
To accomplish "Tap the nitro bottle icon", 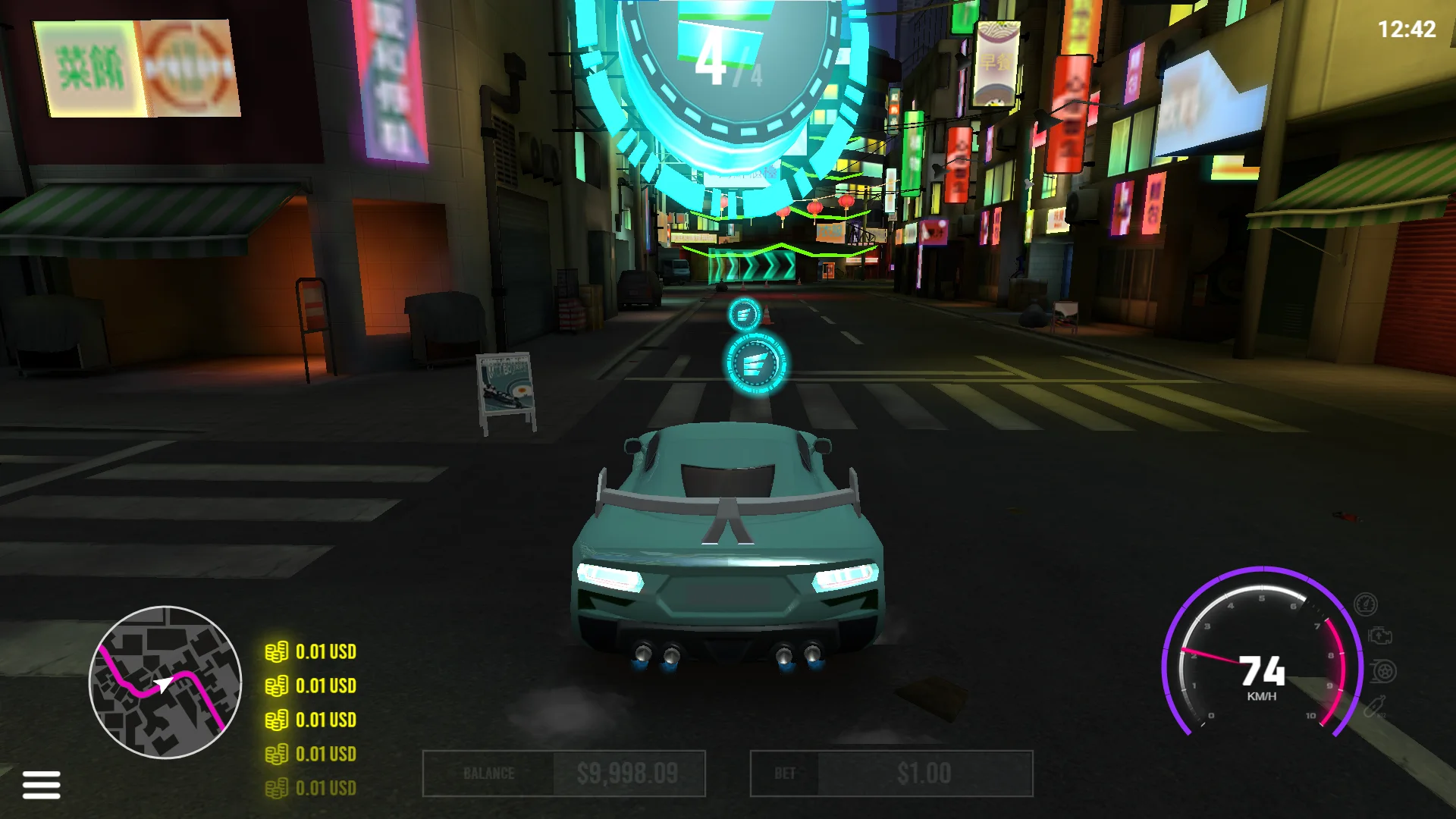I will (1375, 707).
